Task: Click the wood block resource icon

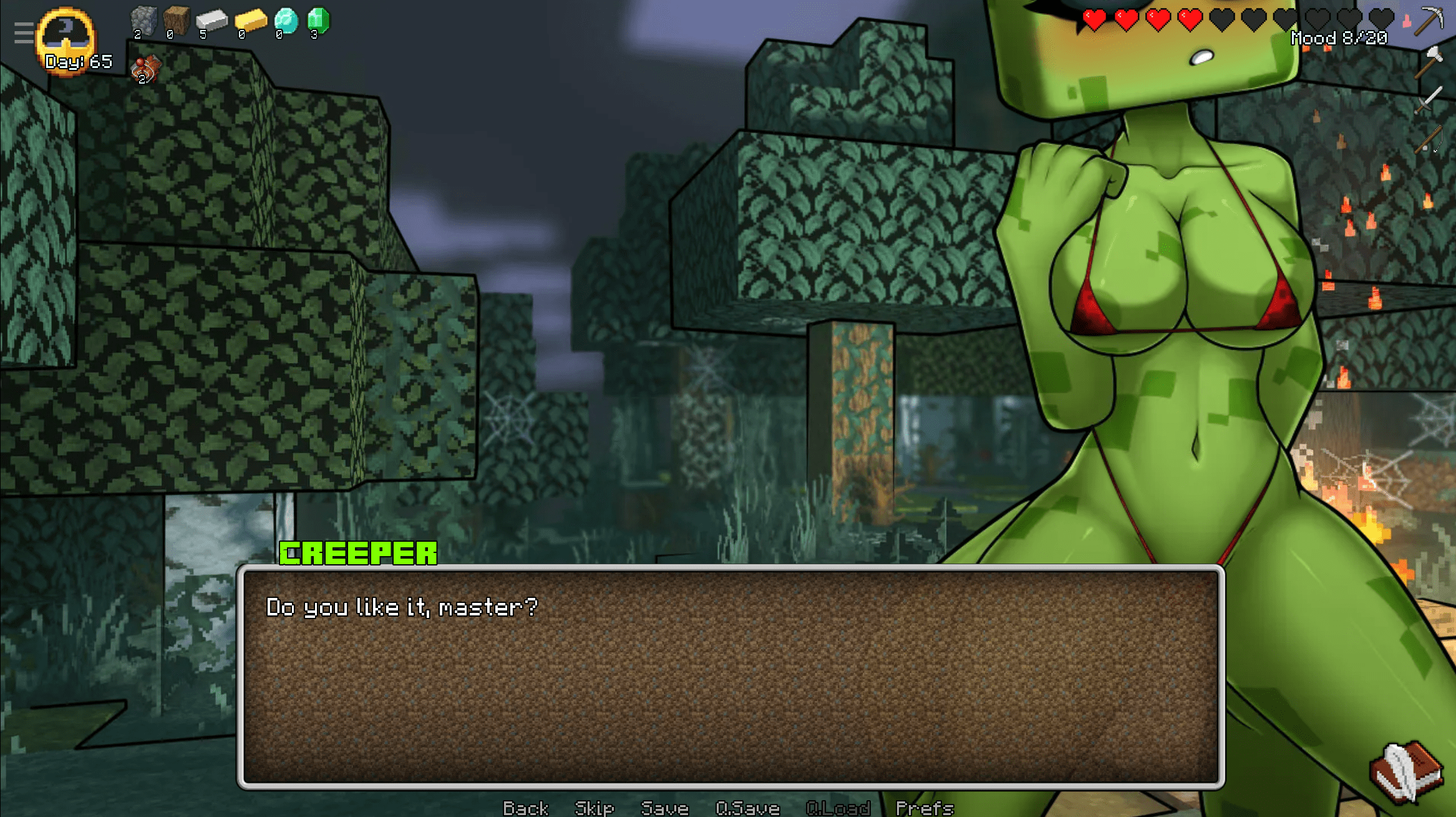Action: 177,21
